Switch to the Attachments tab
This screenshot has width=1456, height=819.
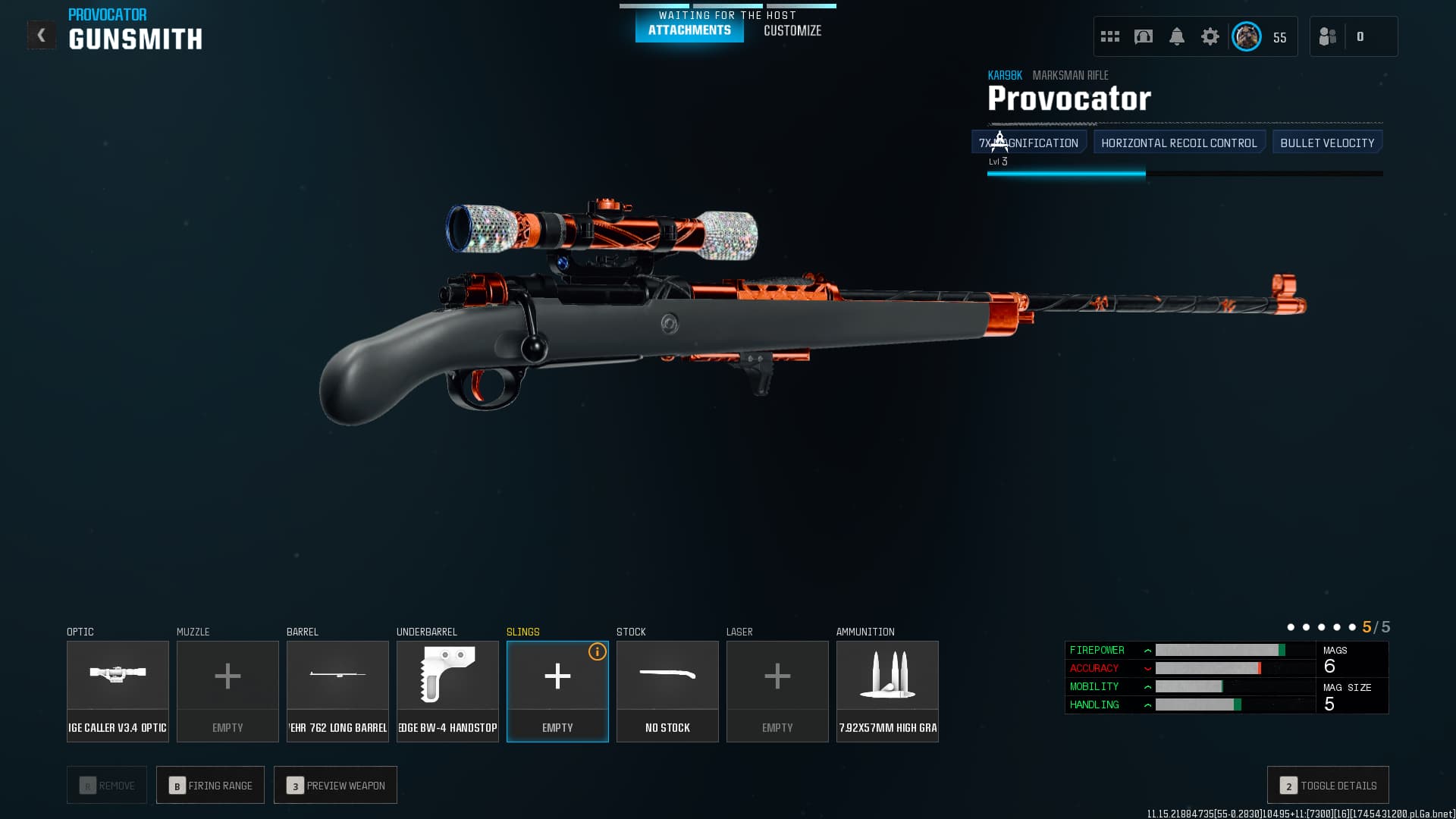689,31
